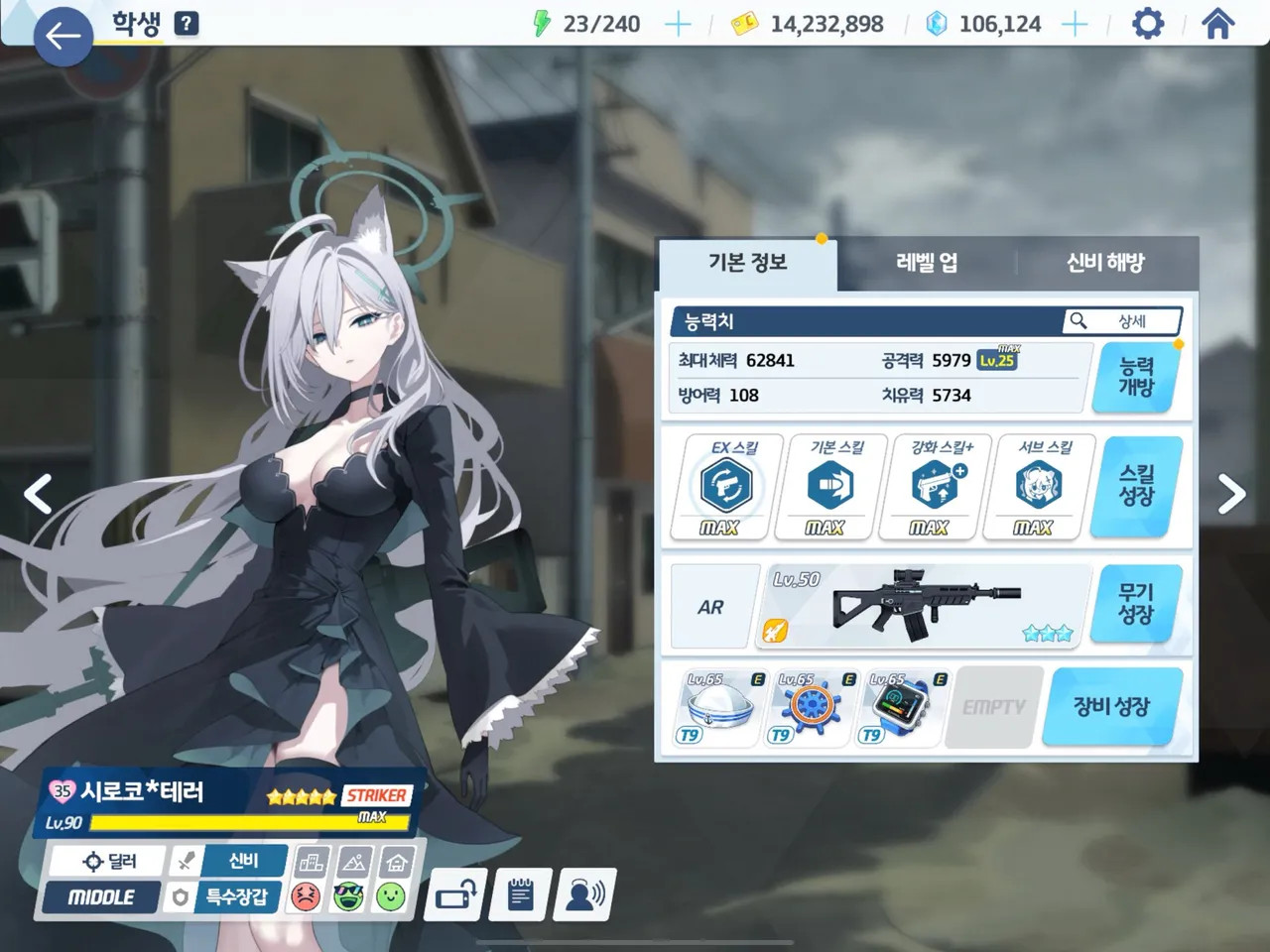Screen dimensions: 1270x952
Task: View the EX 스킬 icon
Action: click(733, 486)
